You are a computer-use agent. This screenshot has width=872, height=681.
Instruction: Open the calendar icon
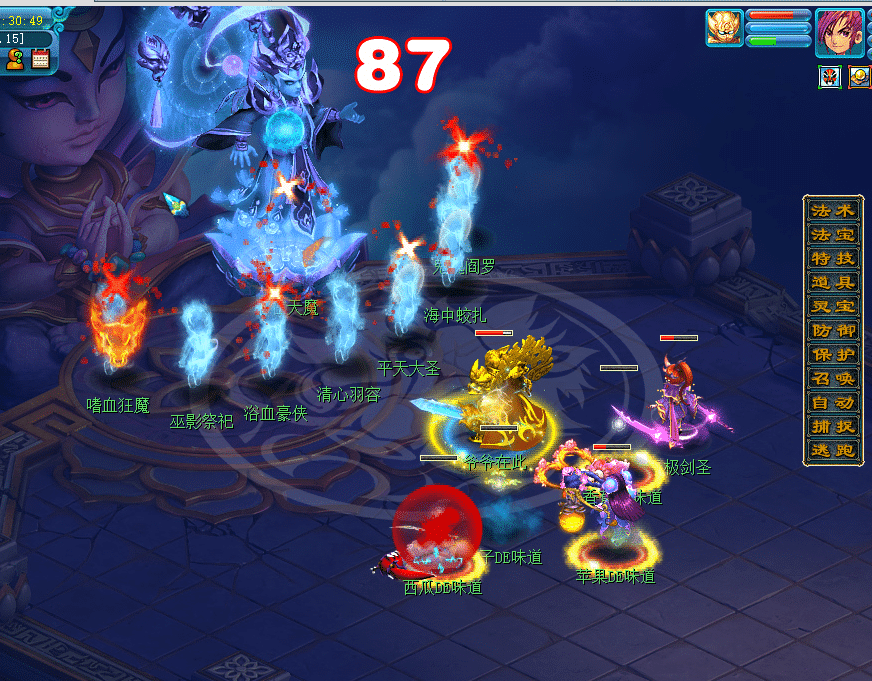pos(41,60)
